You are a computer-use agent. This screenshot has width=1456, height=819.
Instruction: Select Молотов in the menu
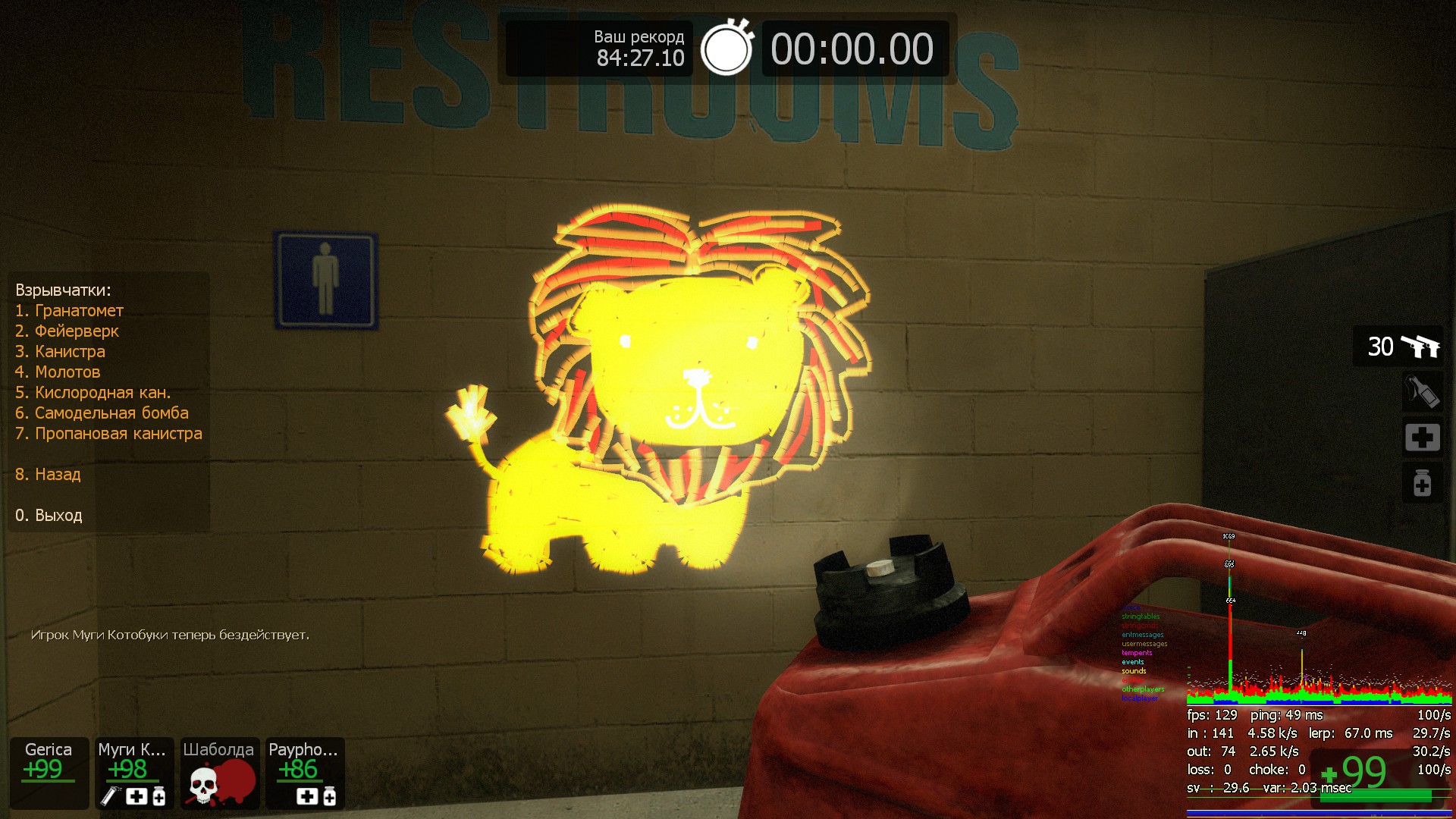pos(58,372)
